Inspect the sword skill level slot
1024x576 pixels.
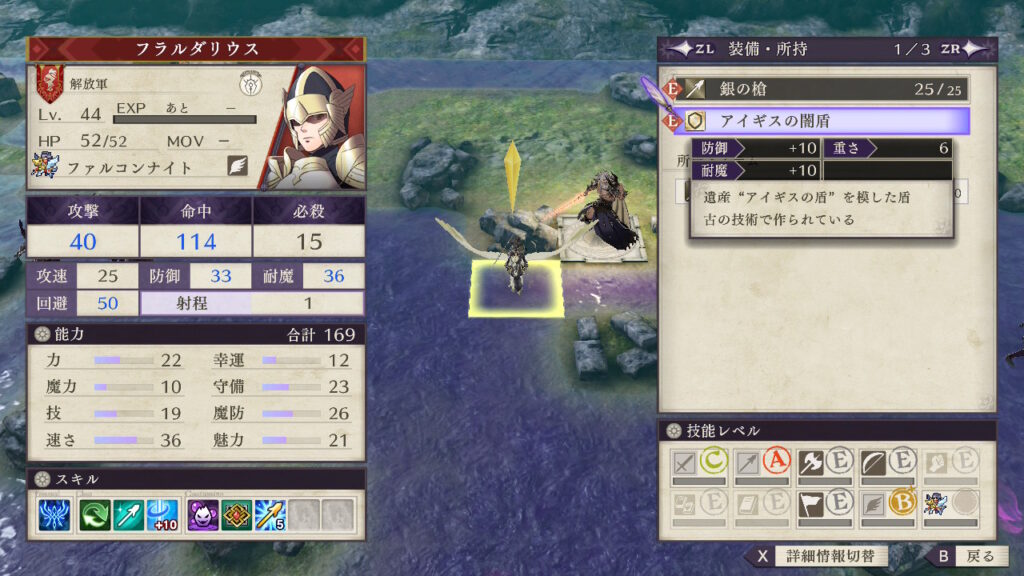click(x=699, y=463)
